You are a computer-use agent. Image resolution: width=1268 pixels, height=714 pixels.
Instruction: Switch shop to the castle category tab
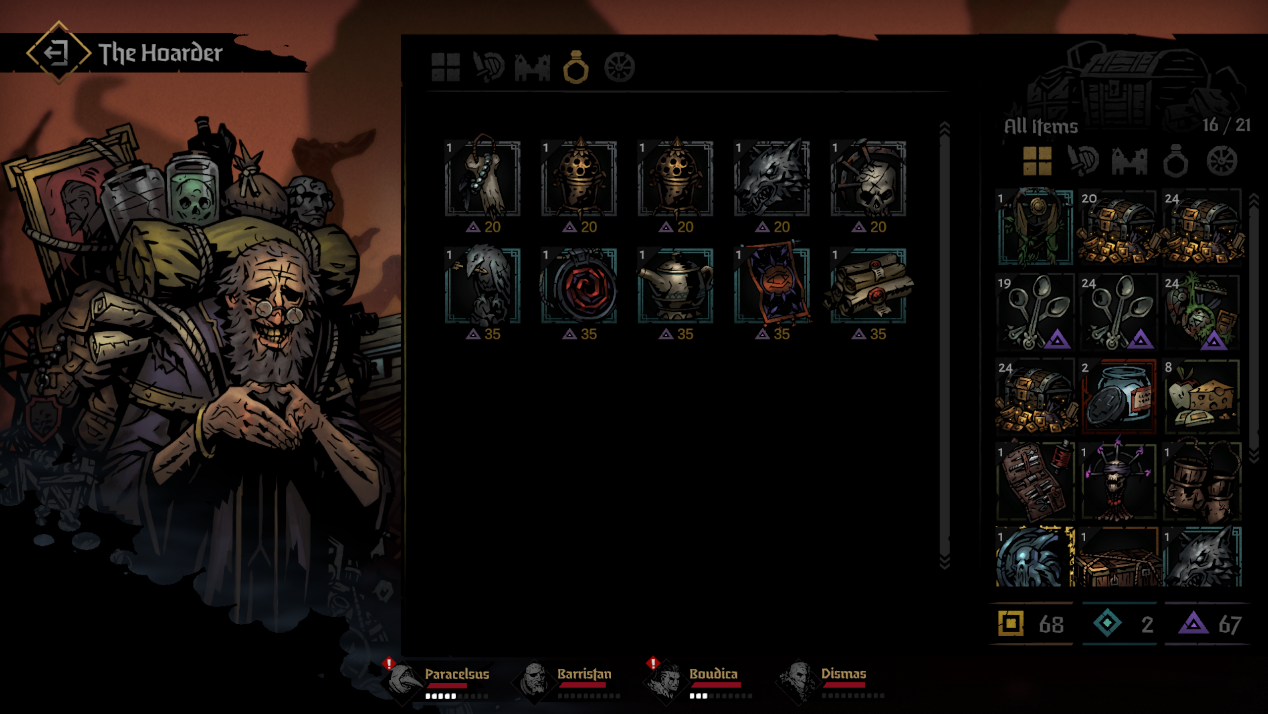tap(533, 68)
